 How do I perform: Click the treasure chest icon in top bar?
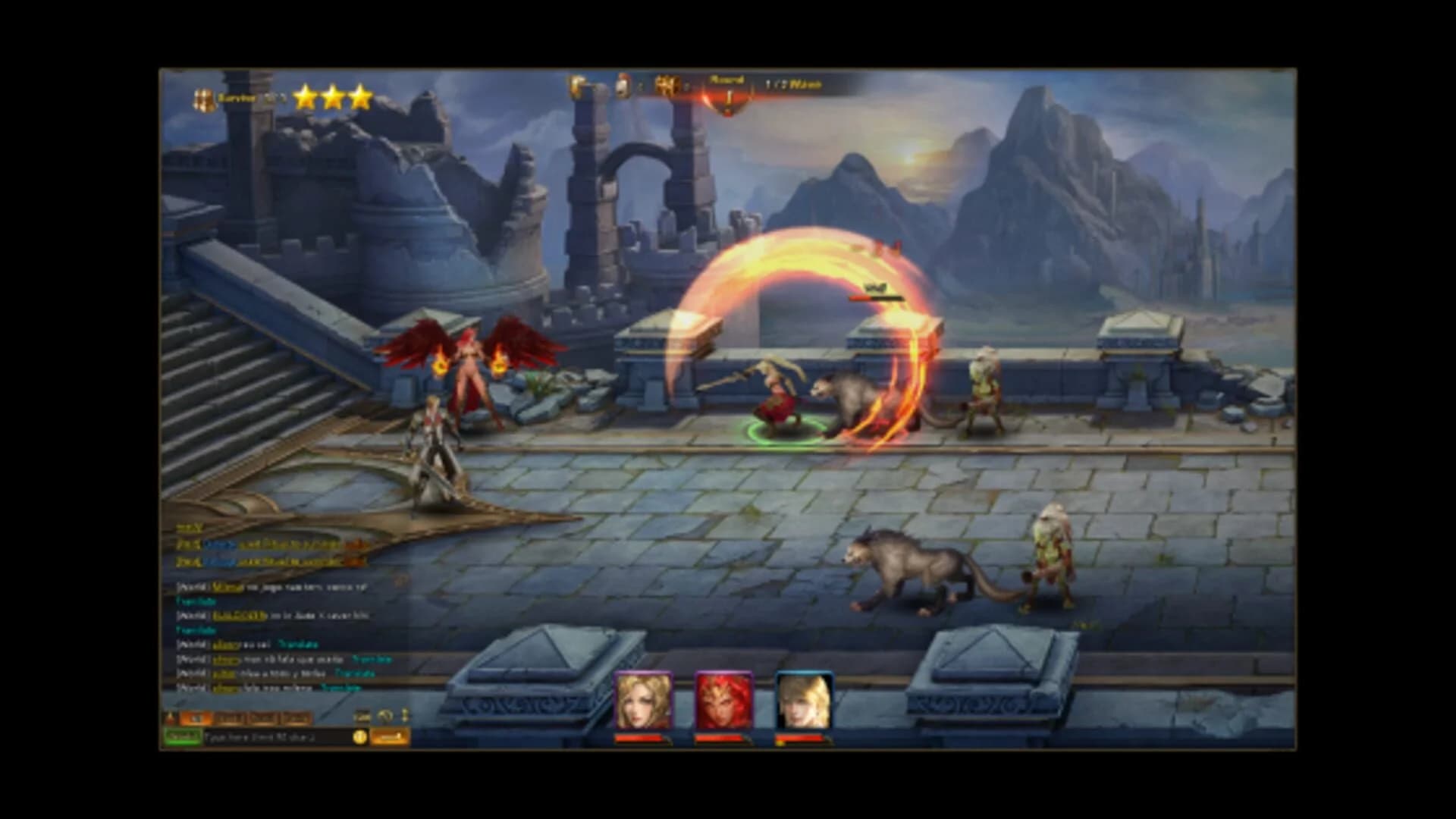667,86
